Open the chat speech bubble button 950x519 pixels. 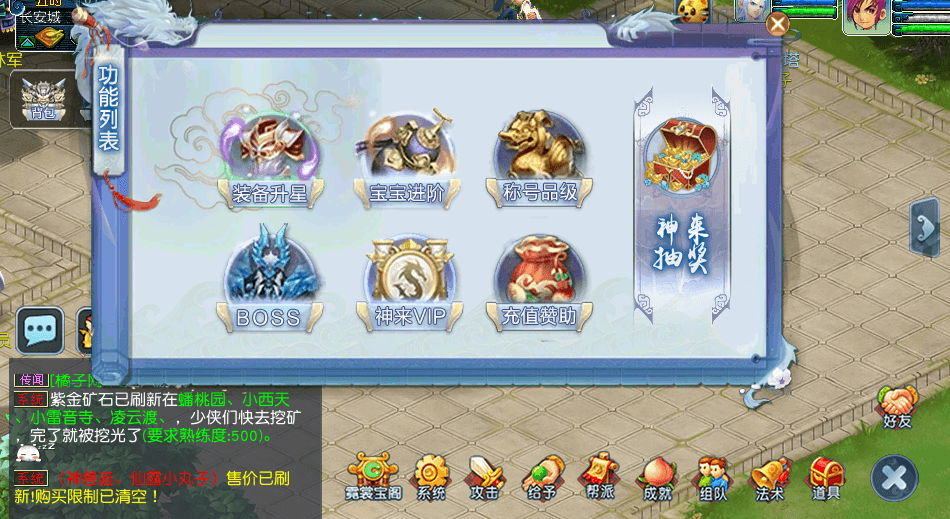tap(41, 330)
